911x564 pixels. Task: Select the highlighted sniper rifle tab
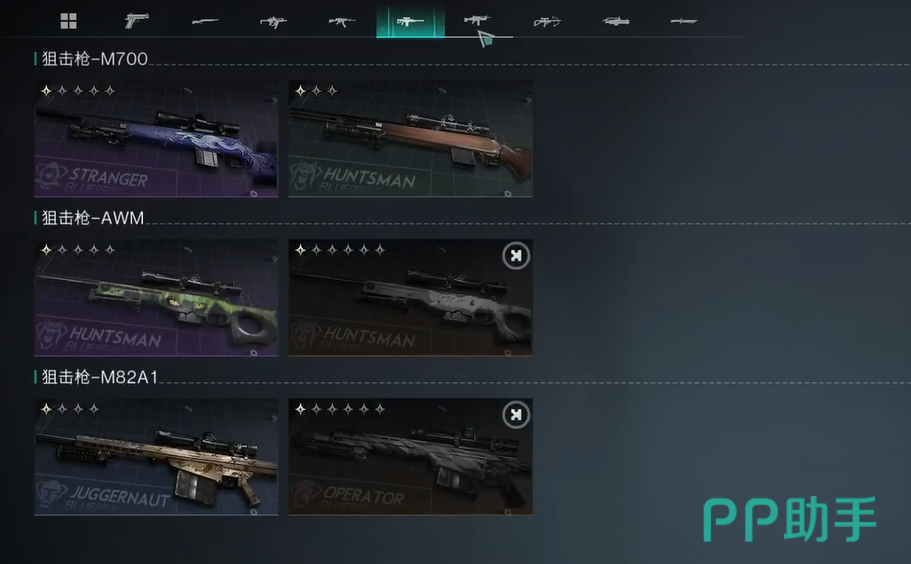(x=410, y=21)
